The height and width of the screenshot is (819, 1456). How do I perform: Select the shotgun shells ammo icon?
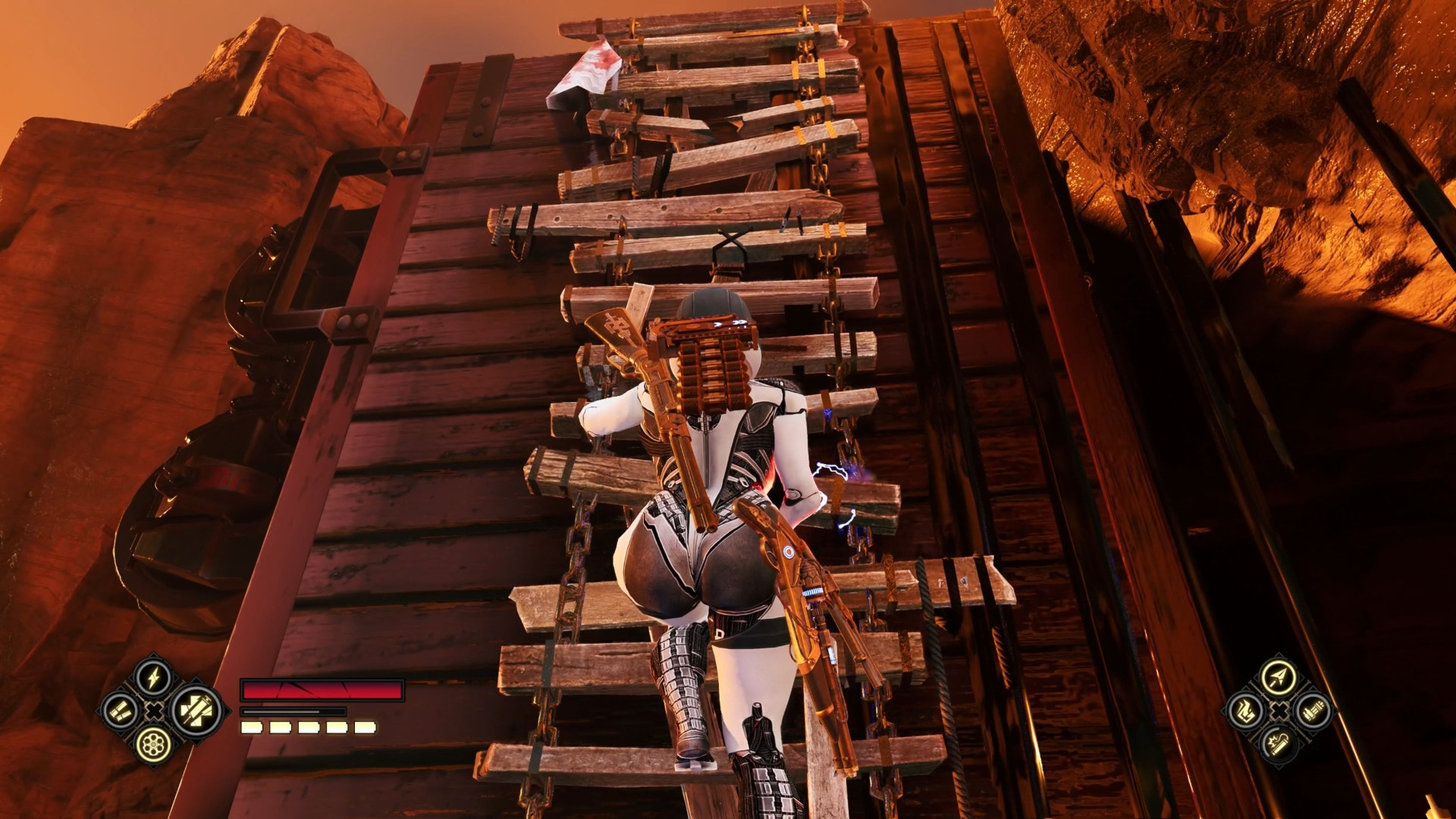pyautogui.click(x=120, y=711)
